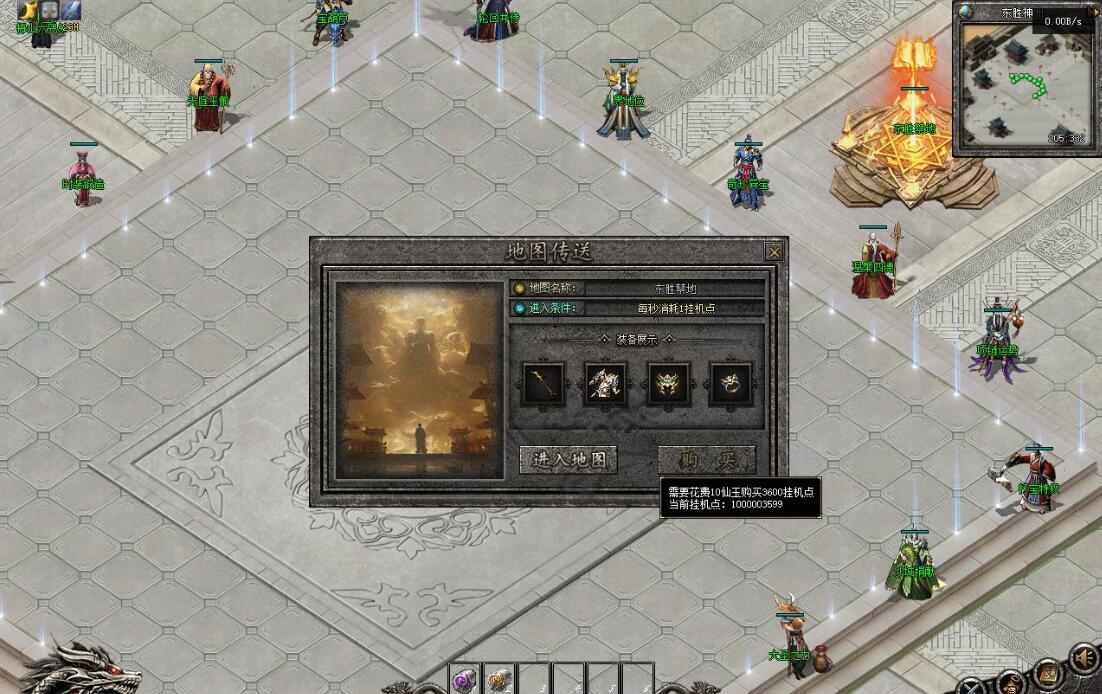Screen dimensions: 1102x694
Task: Use the golden scroll hotbar item
Action: pos(499,680)
